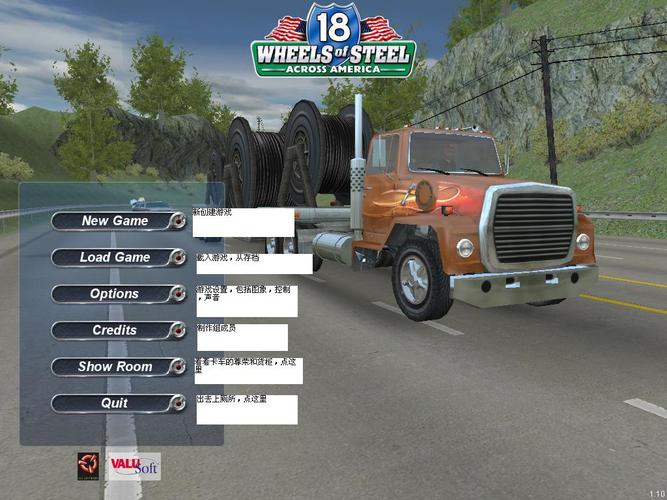Enter the Show Room
The height and width of the screenshot is (500, 667).
tap(115, 367)
